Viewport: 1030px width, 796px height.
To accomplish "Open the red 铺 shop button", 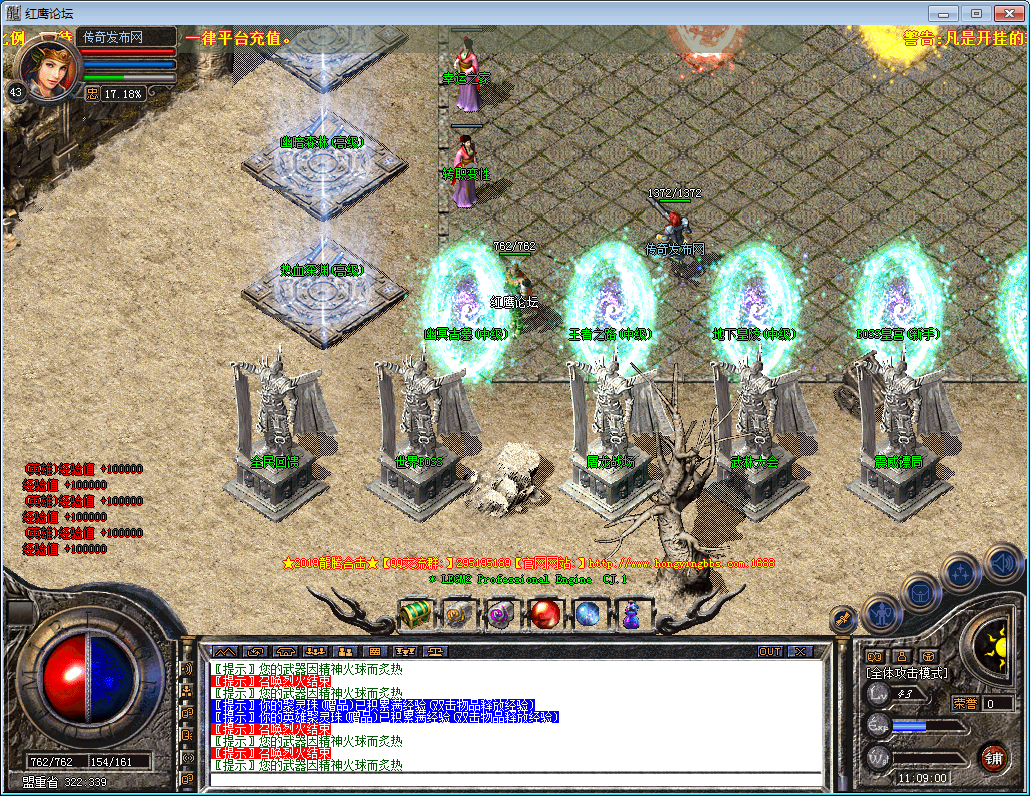I will (x=993, y=757).
